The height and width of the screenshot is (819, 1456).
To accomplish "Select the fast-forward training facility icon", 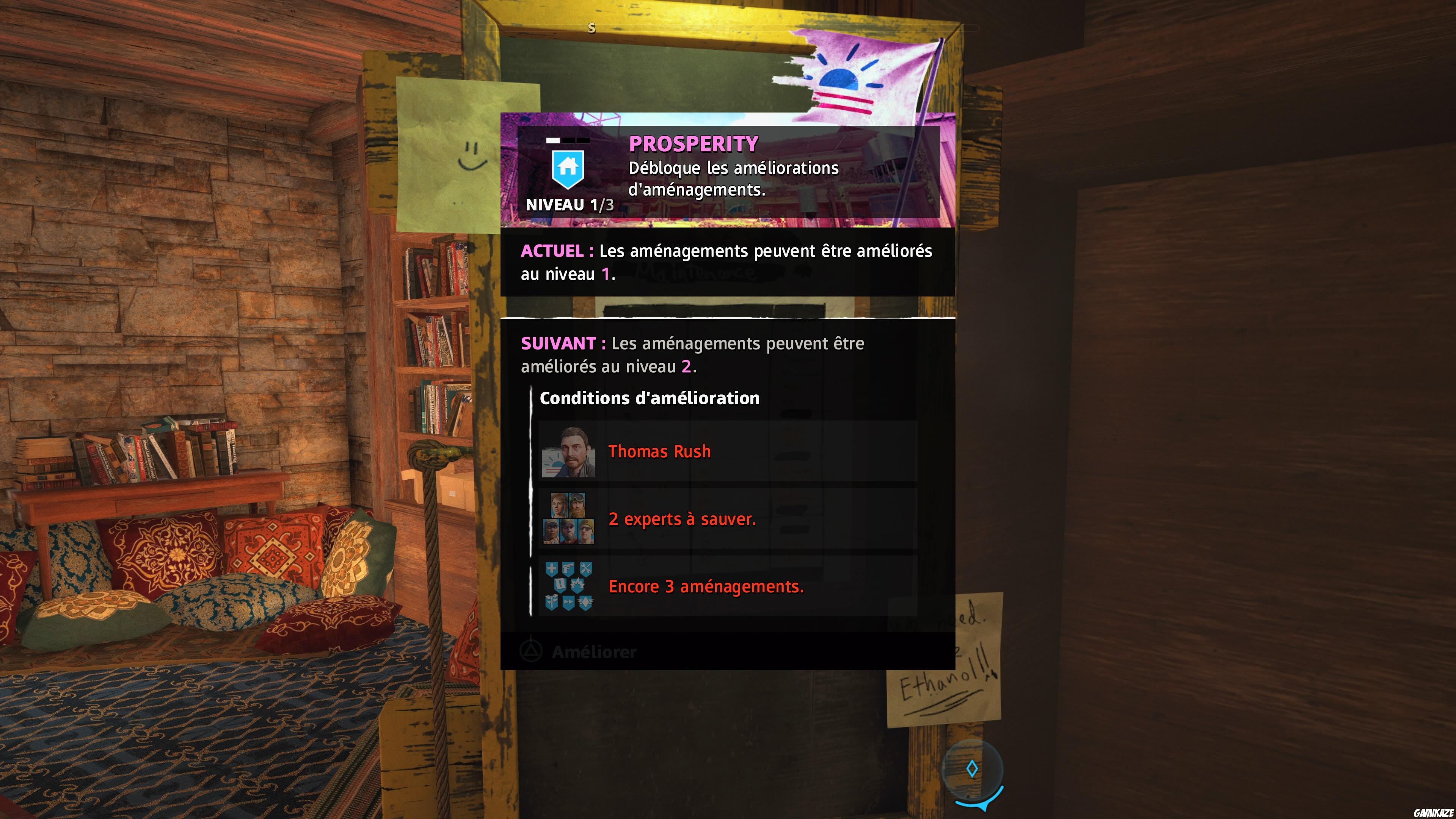I will tap(569, 602).
